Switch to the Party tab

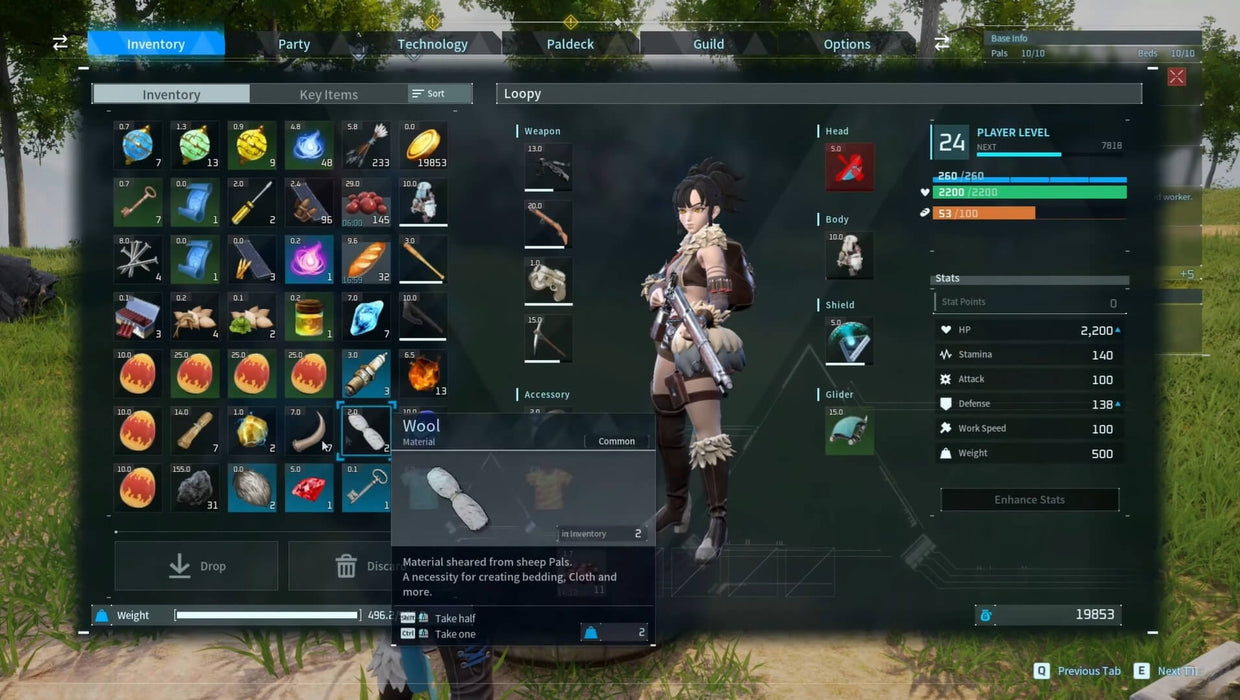pos(294,44)
